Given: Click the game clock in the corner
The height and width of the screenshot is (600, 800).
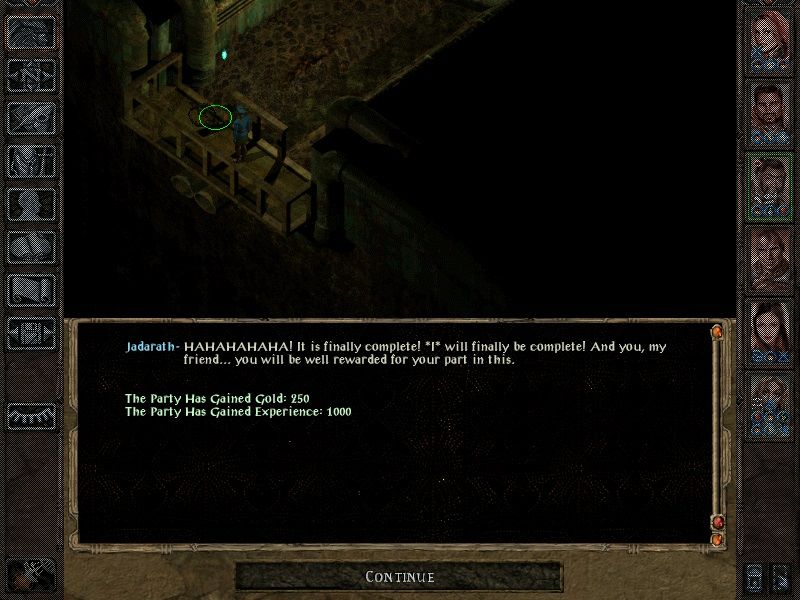Looking at the screenshot, I should pos(30,577).
